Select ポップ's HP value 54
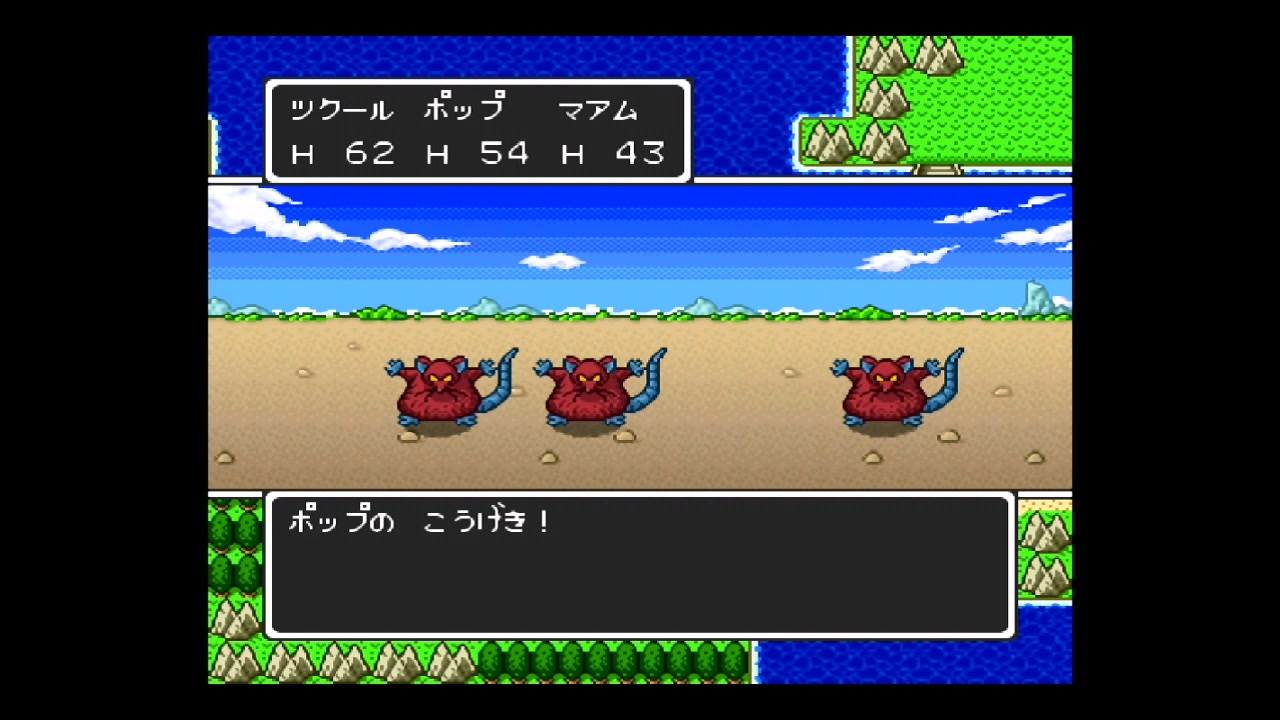The height and width of the screenshot is (720, 1280). click(506, 153)
